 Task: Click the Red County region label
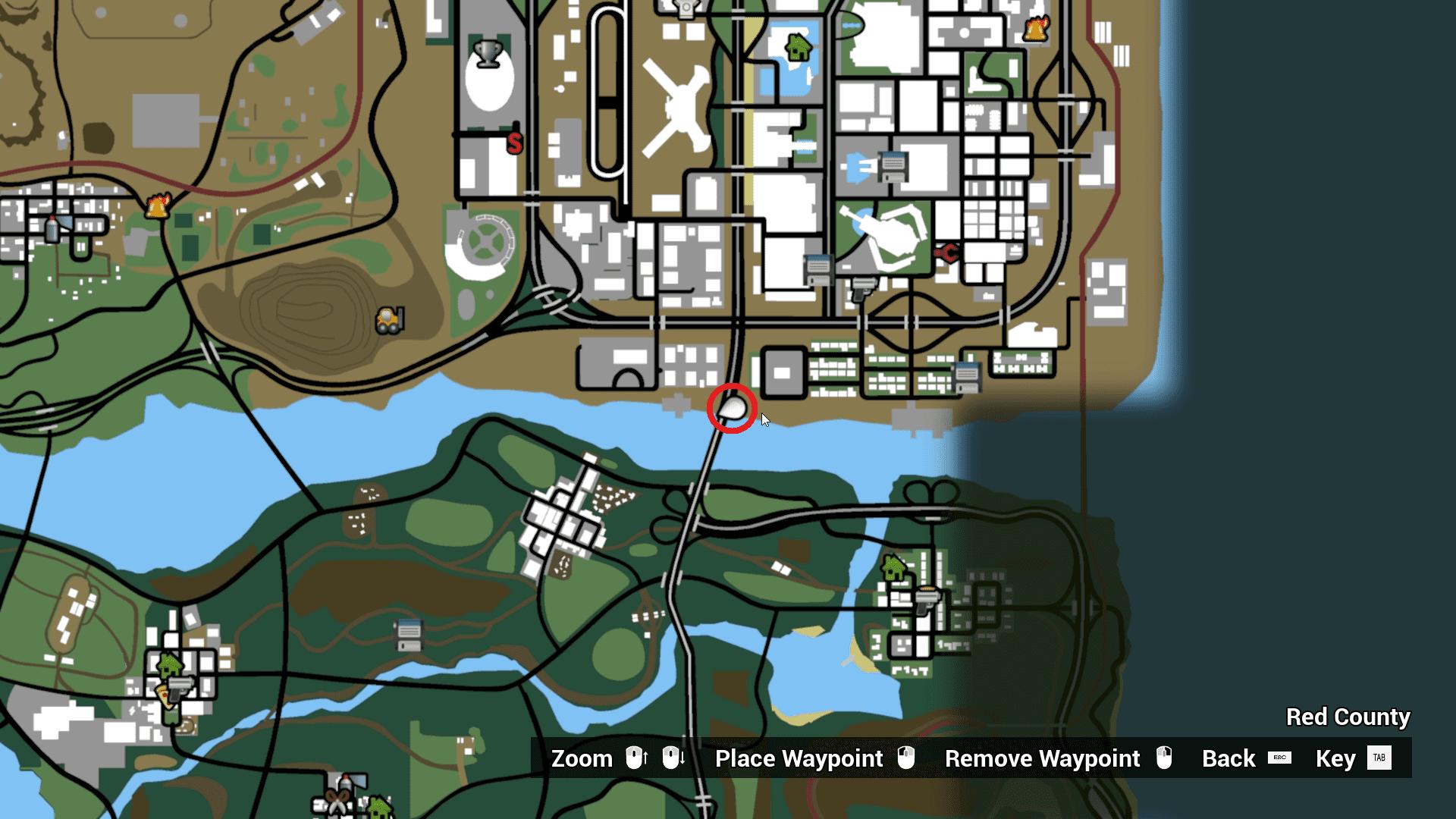1348,717
